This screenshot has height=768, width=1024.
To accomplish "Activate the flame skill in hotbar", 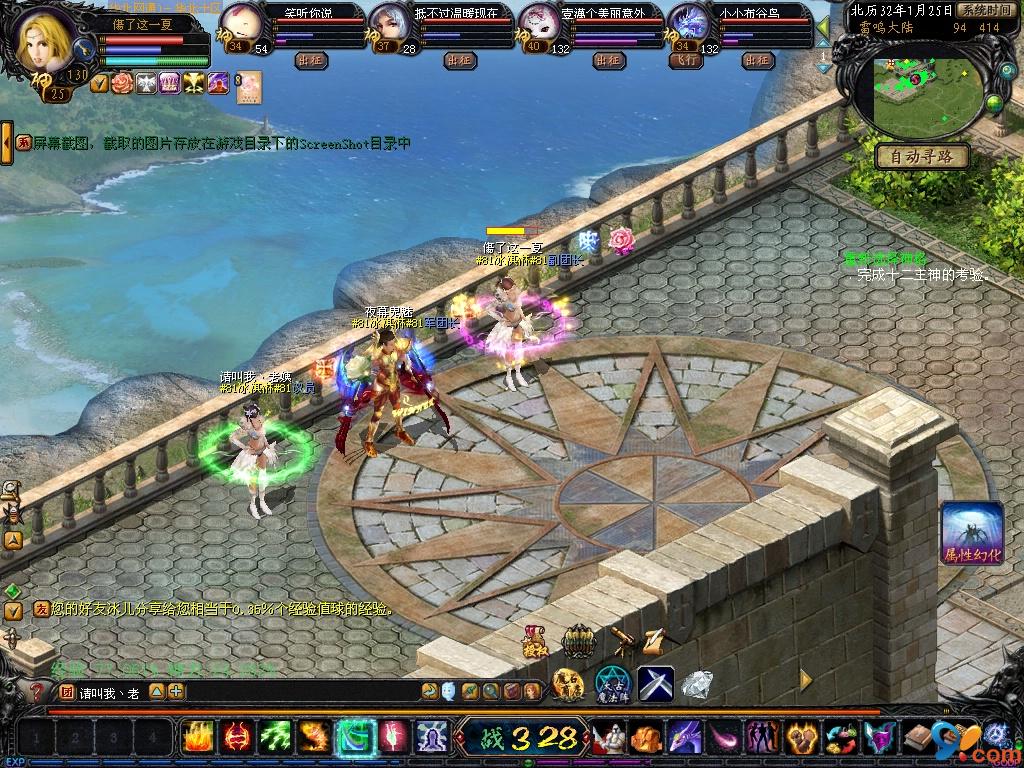I will [x=198, y=738].
